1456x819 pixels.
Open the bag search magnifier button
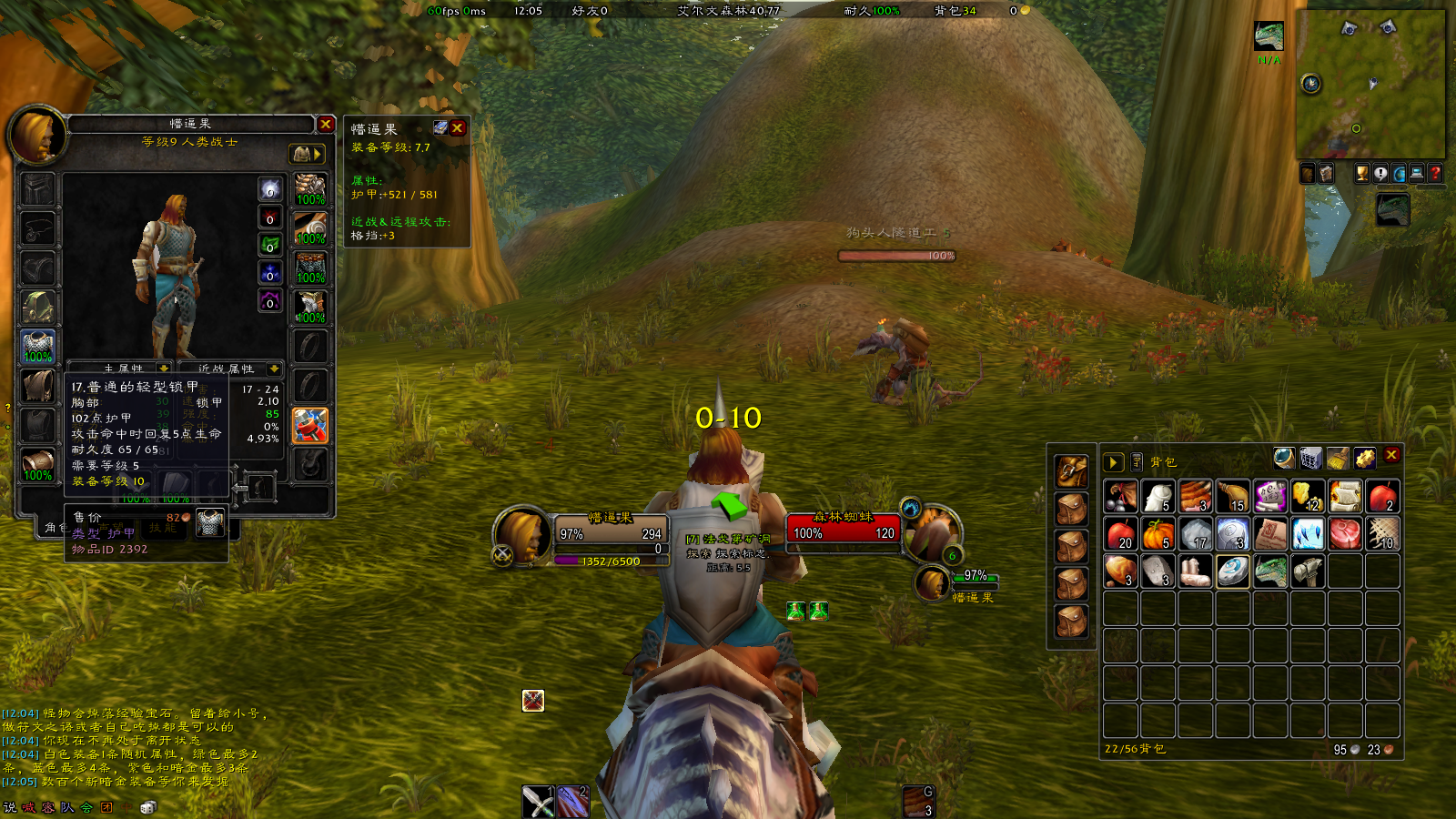[x=1283, y=458]
